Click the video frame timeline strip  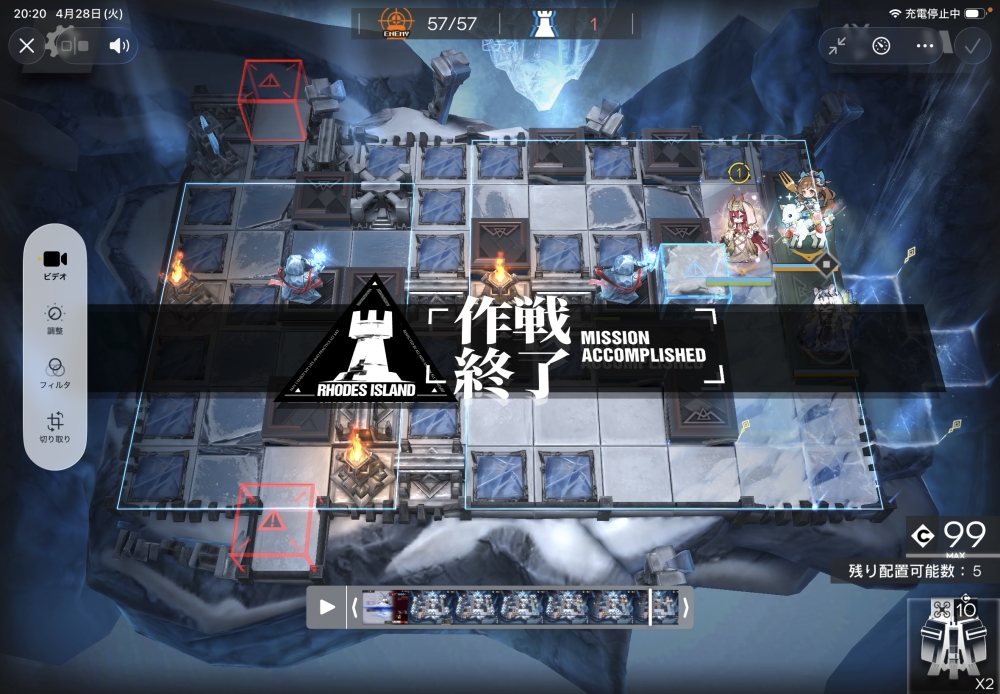click(x=518, y=607)
